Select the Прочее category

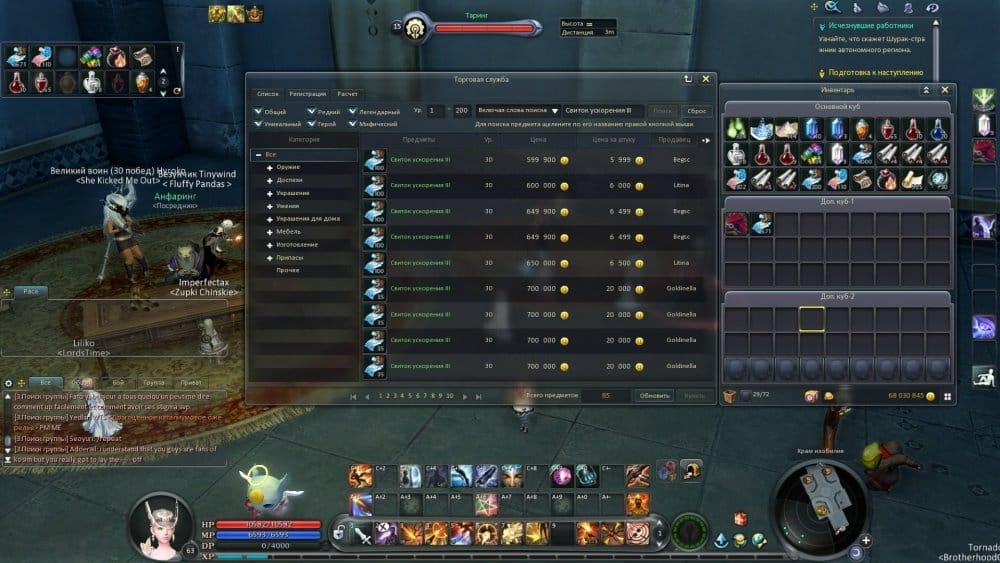[x=288, y=270]
